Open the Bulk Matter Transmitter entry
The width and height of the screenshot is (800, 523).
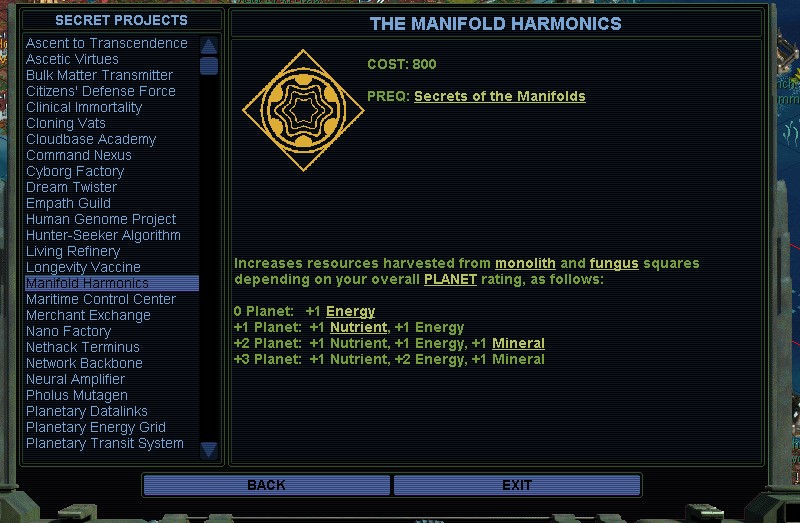(99, 75)
